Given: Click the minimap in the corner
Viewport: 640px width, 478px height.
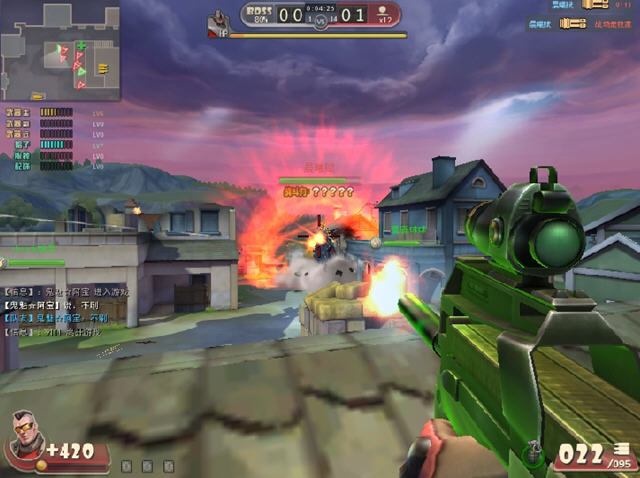Looking at the screenshot, I should pos(60,51).
